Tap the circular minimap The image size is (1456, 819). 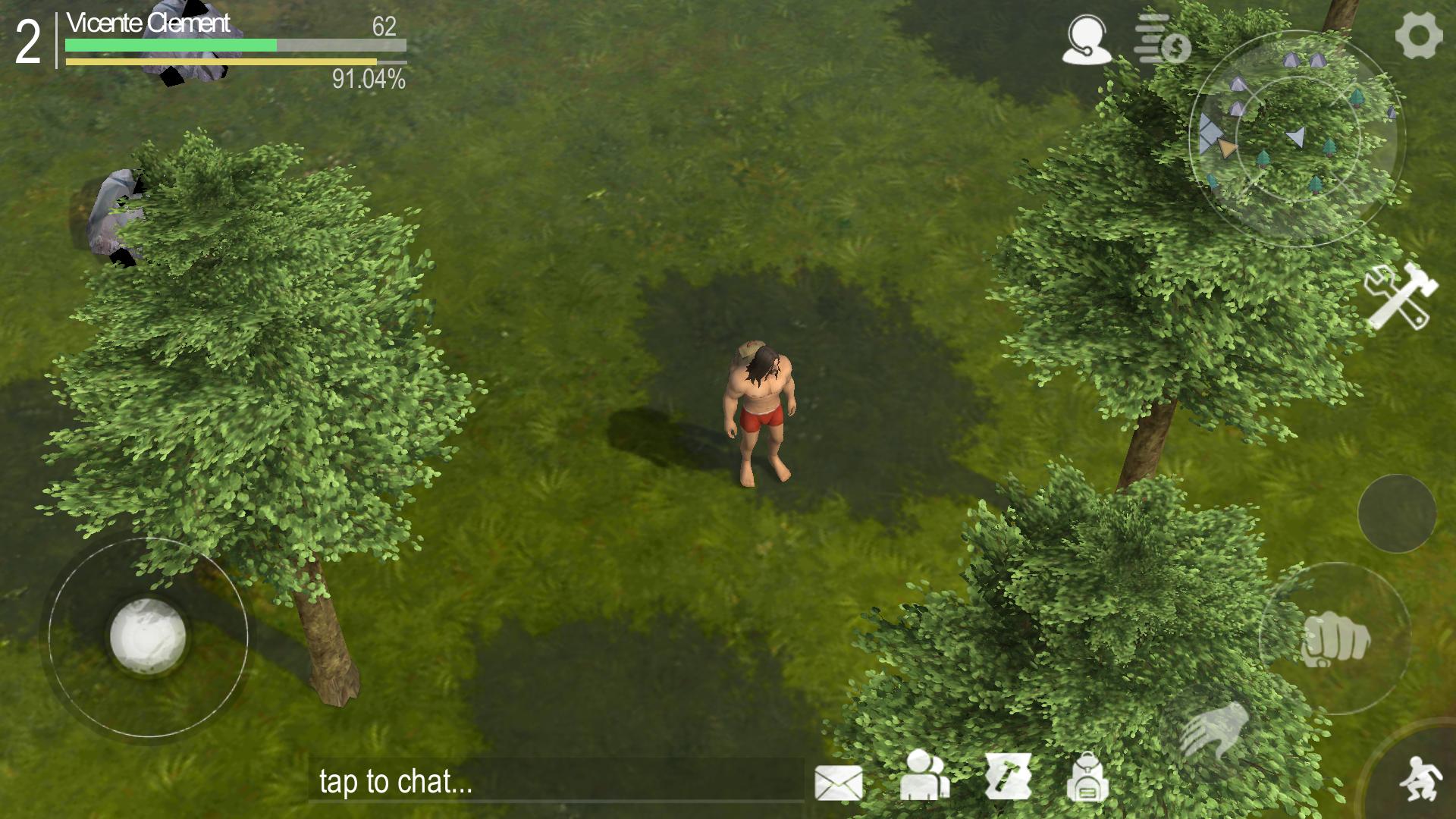[1297, 139]
